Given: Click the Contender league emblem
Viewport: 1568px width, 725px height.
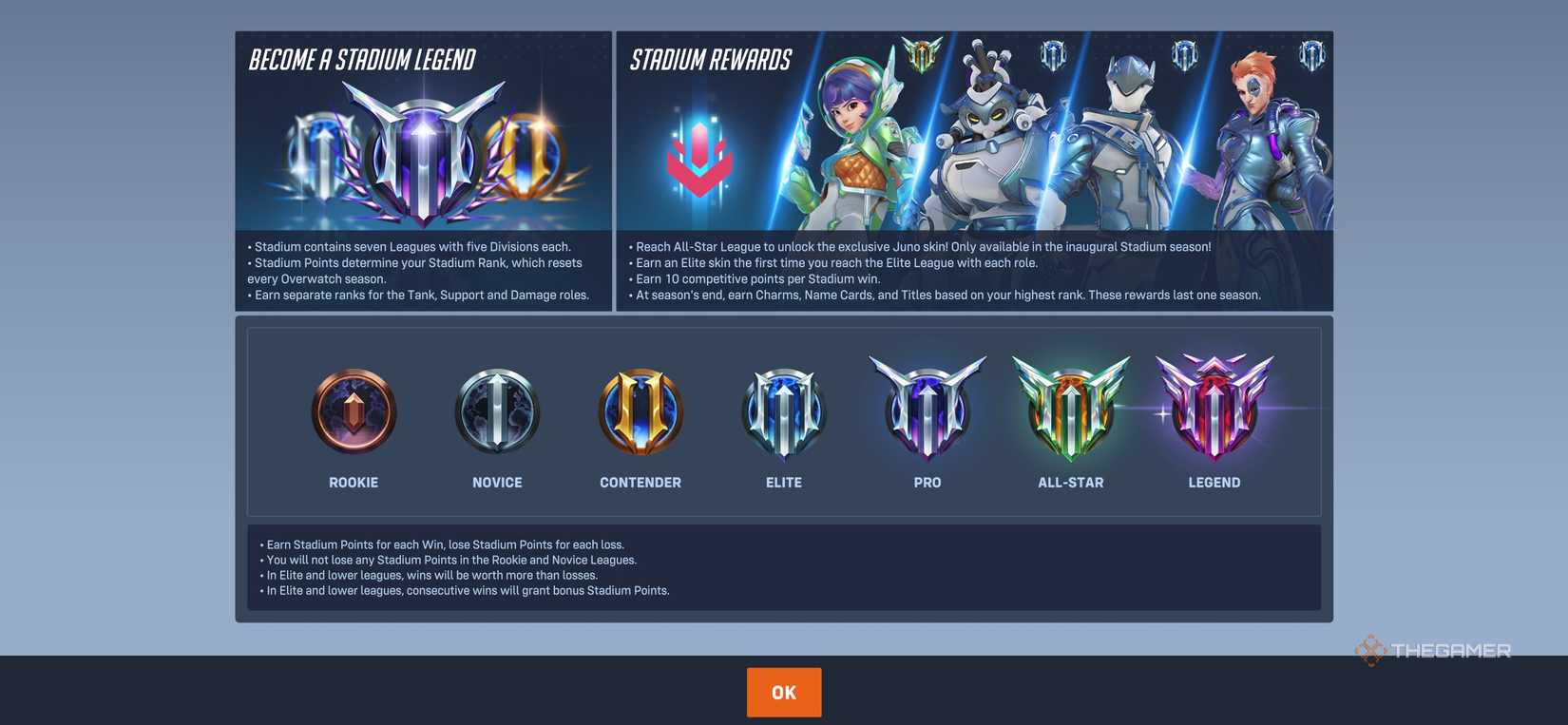Looking at the screenshot, I should tap(640, 410).
